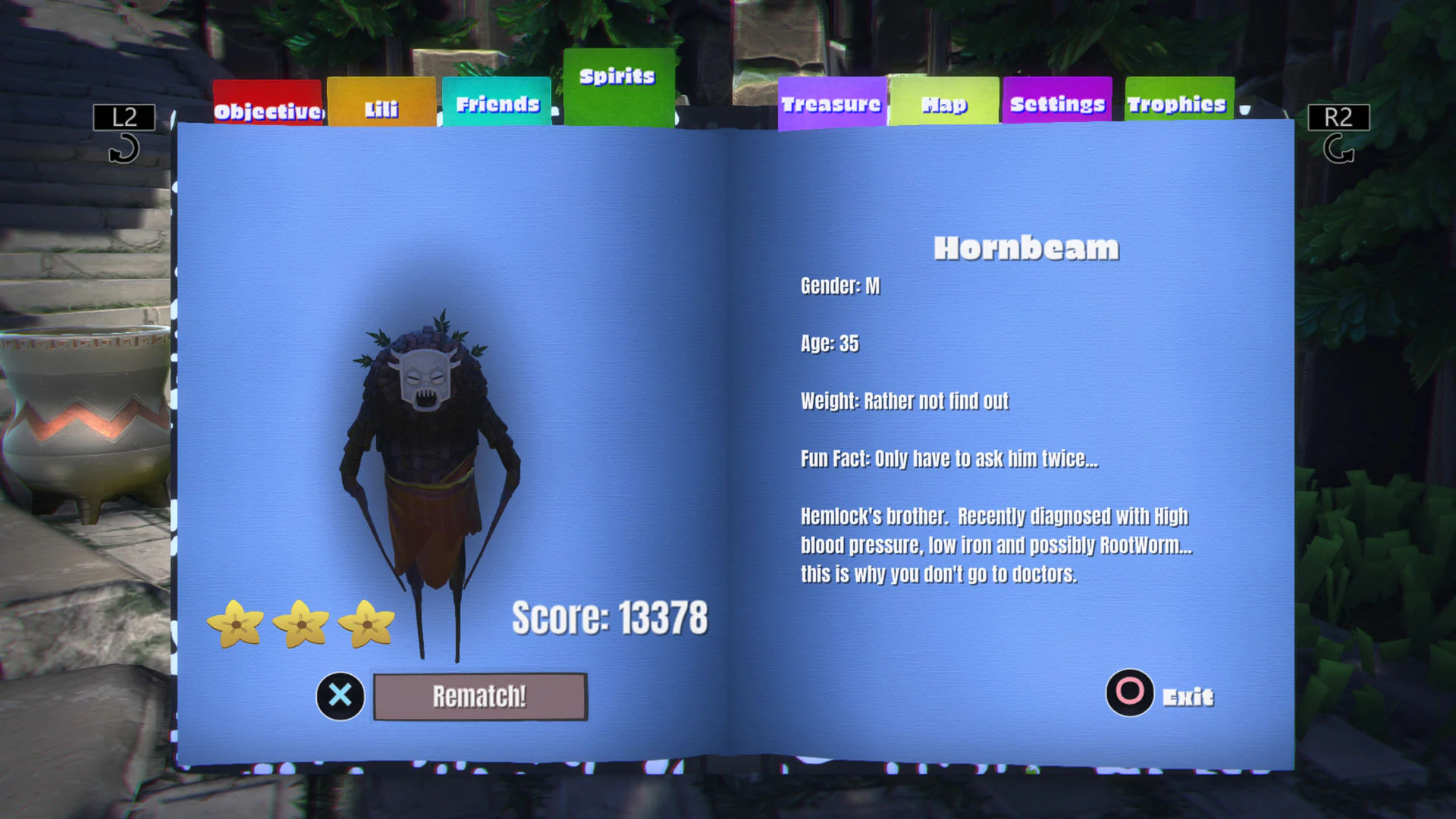Open the Objectives tab
The image size is (1456, 819).
tap(267, 110)
